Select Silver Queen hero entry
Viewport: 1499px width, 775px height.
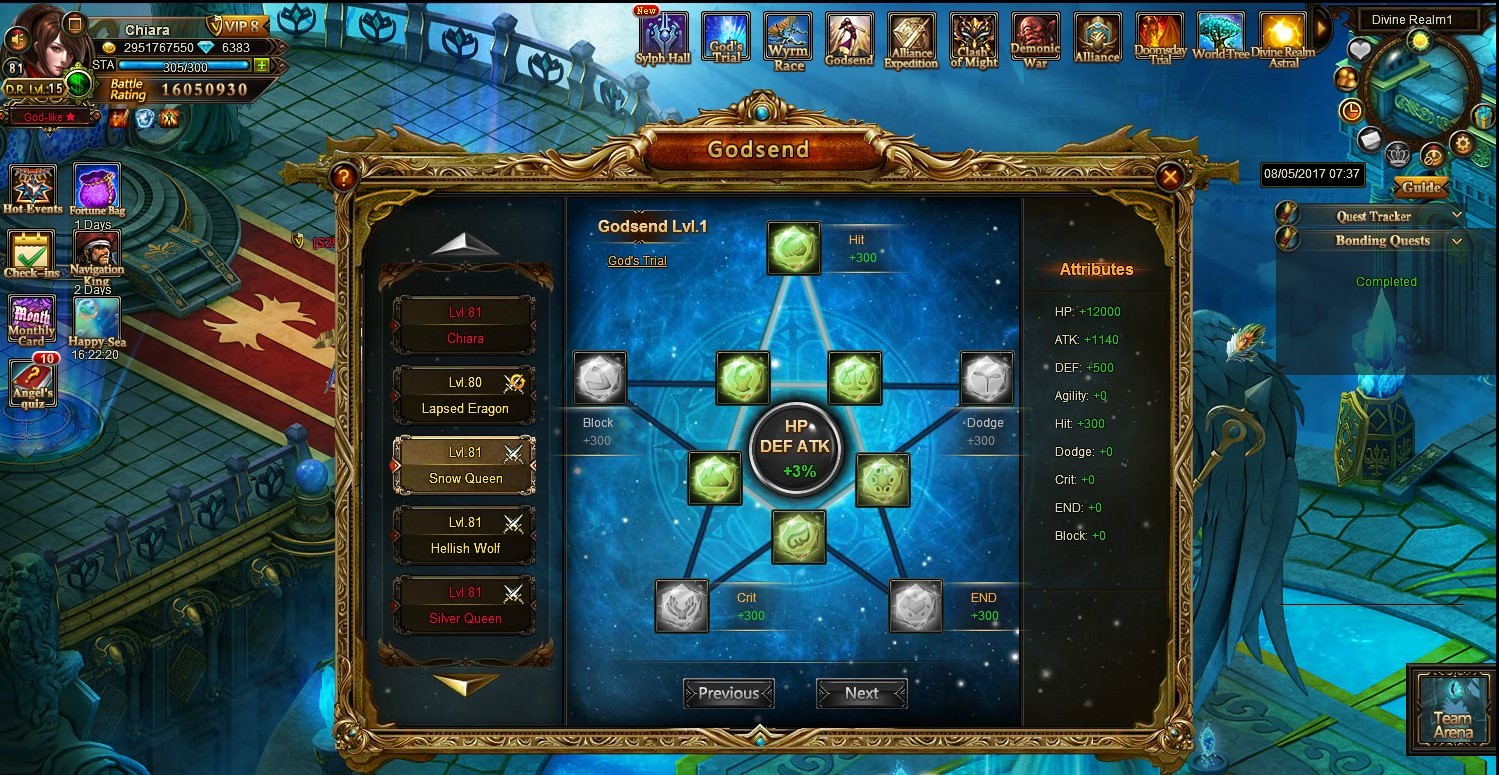pyautogui.click(x=465, y=605)
